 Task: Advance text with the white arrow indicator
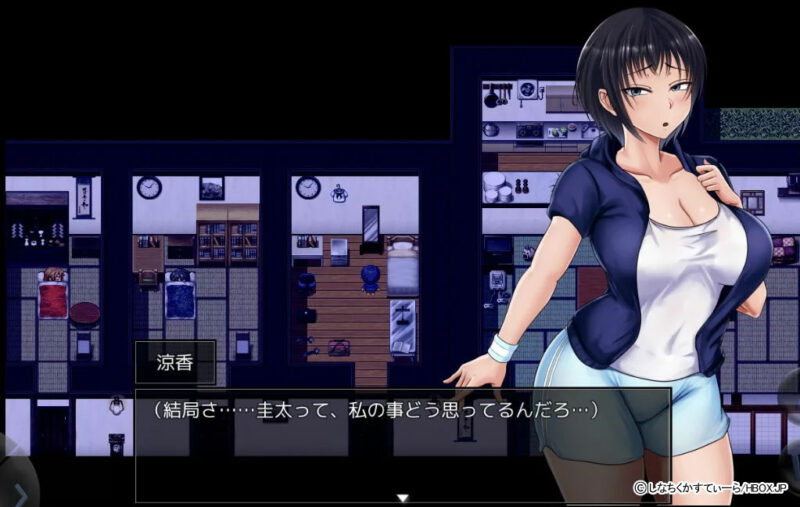pos(402,497)
